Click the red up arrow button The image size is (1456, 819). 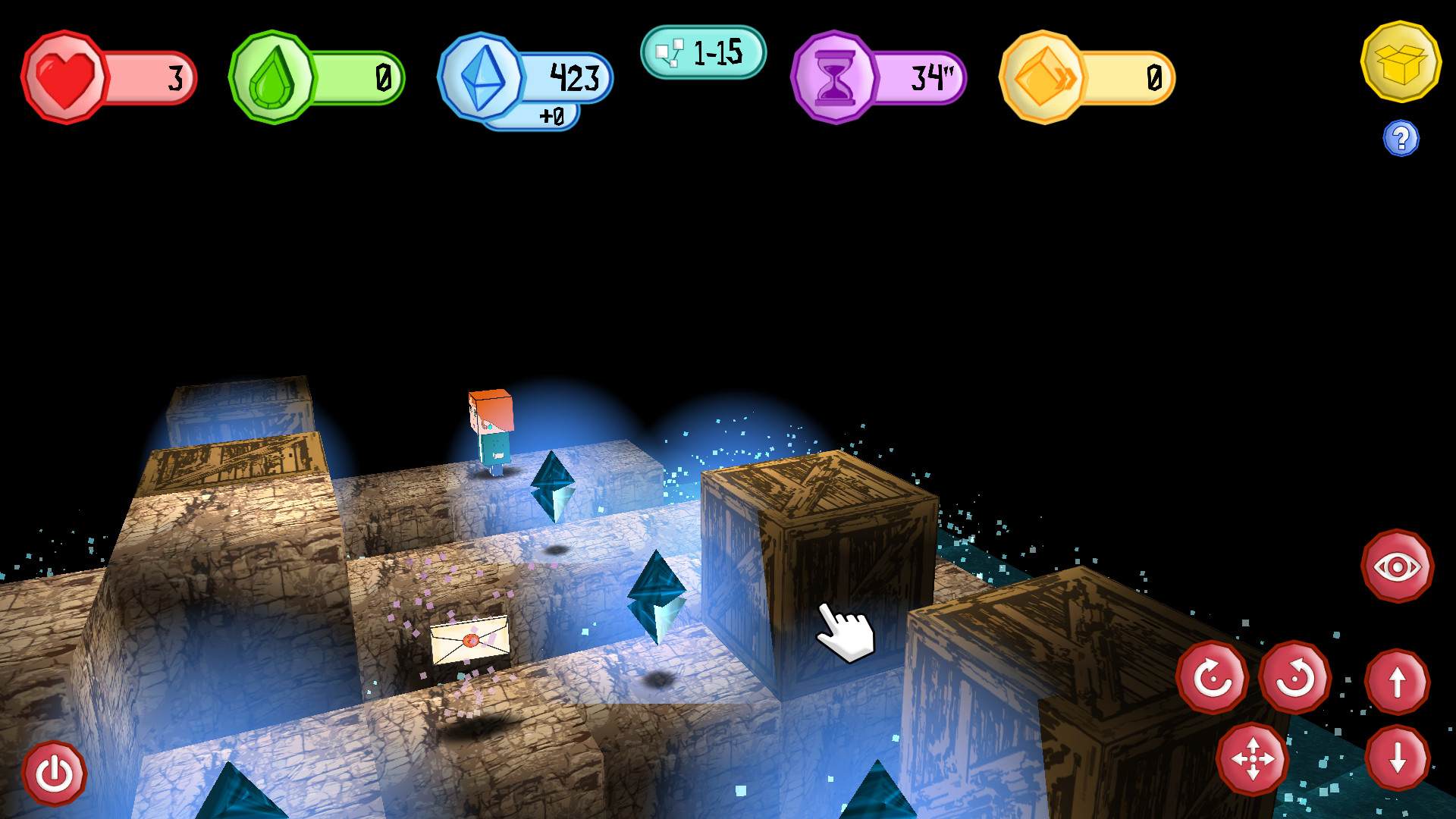pos(1397,682)
